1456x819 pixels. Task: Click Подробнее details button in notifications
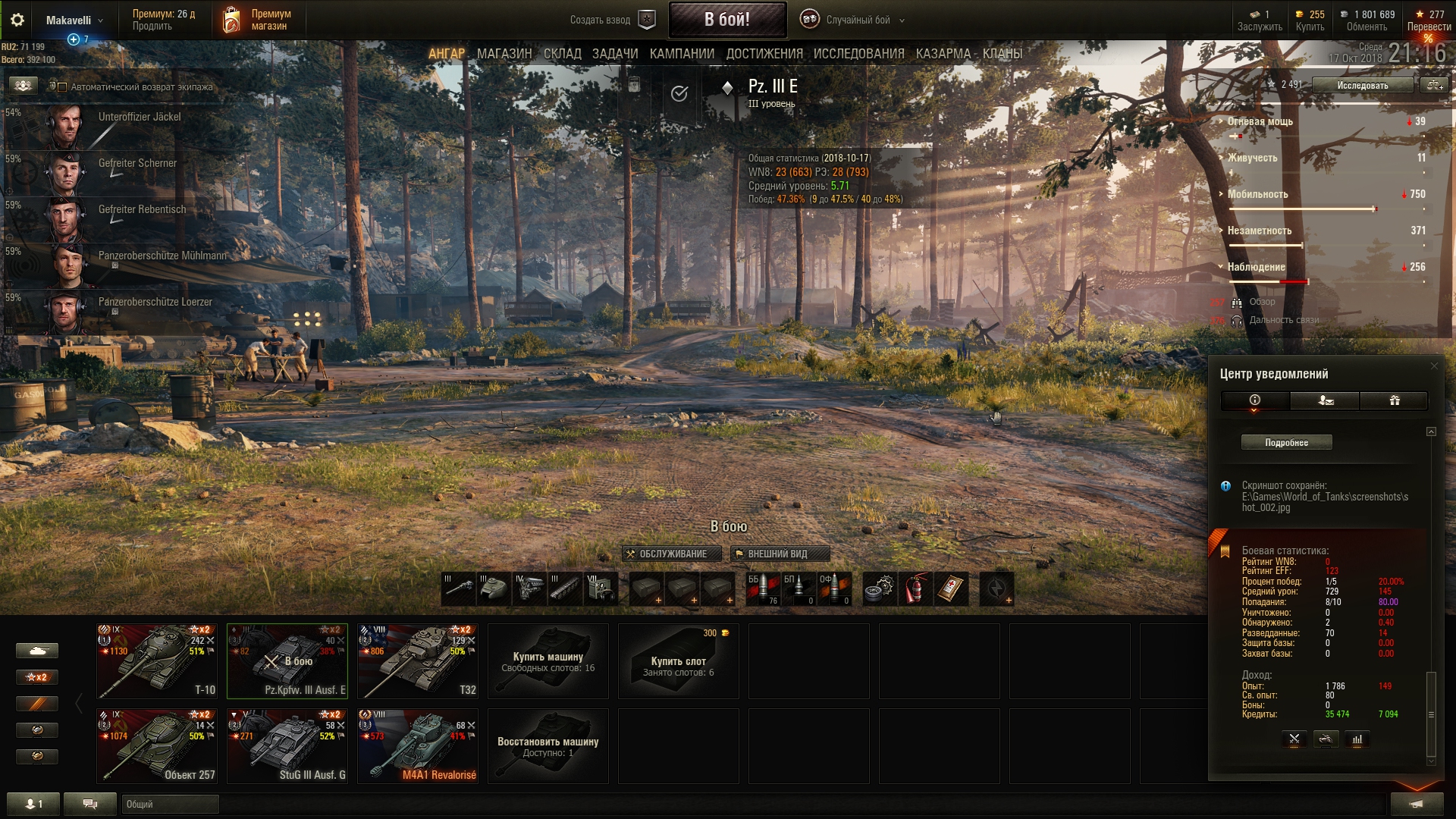point(1286,443)
